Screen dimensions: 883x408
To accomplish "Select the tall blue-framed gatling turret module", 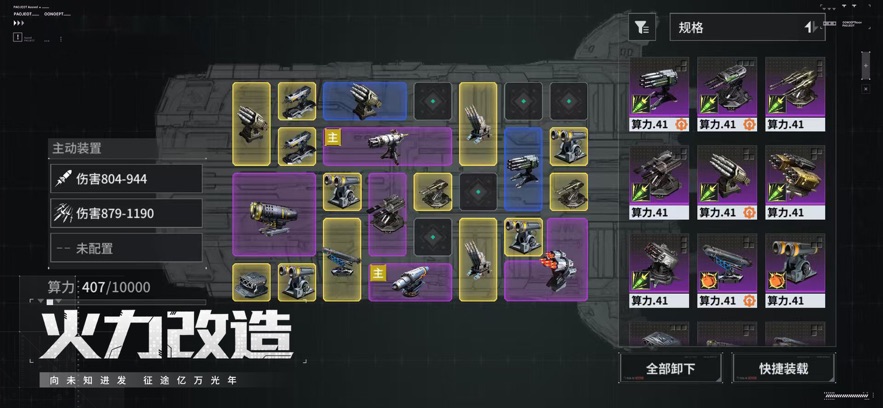I will click(523, 170).
